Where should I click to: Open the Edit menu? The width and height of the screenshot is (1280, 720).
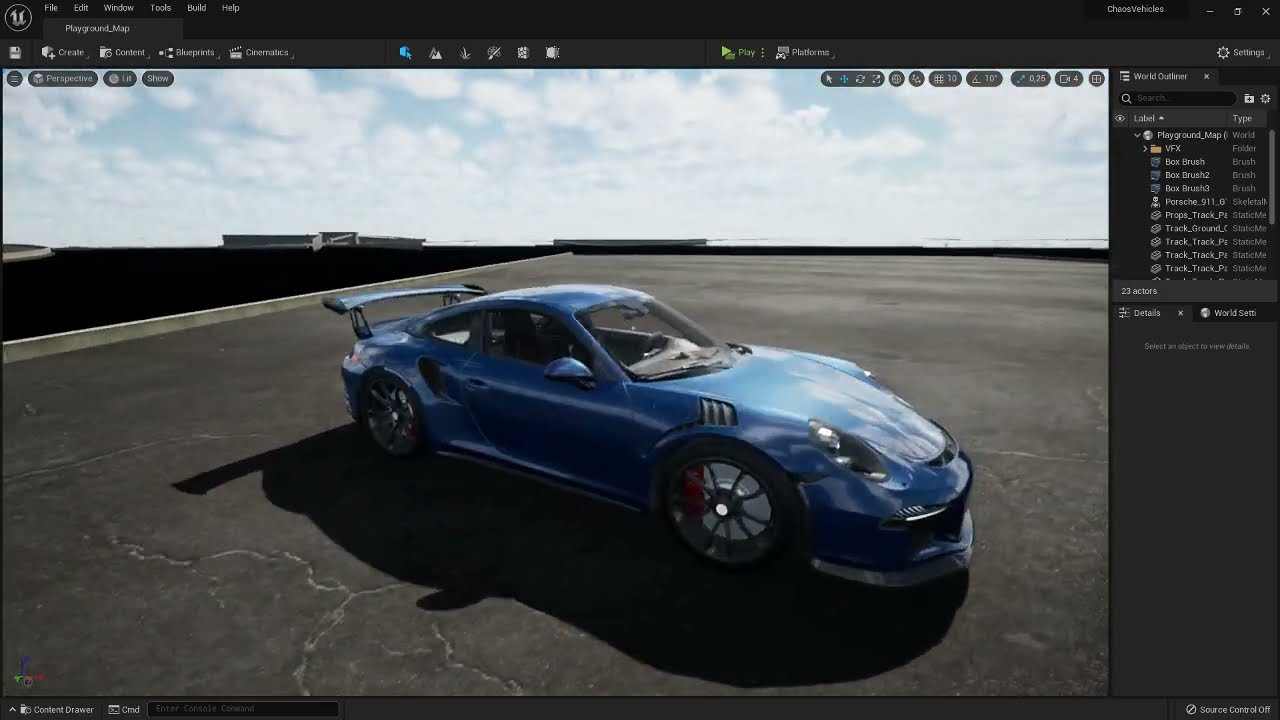pyautogui.click(x=81, y=8)
